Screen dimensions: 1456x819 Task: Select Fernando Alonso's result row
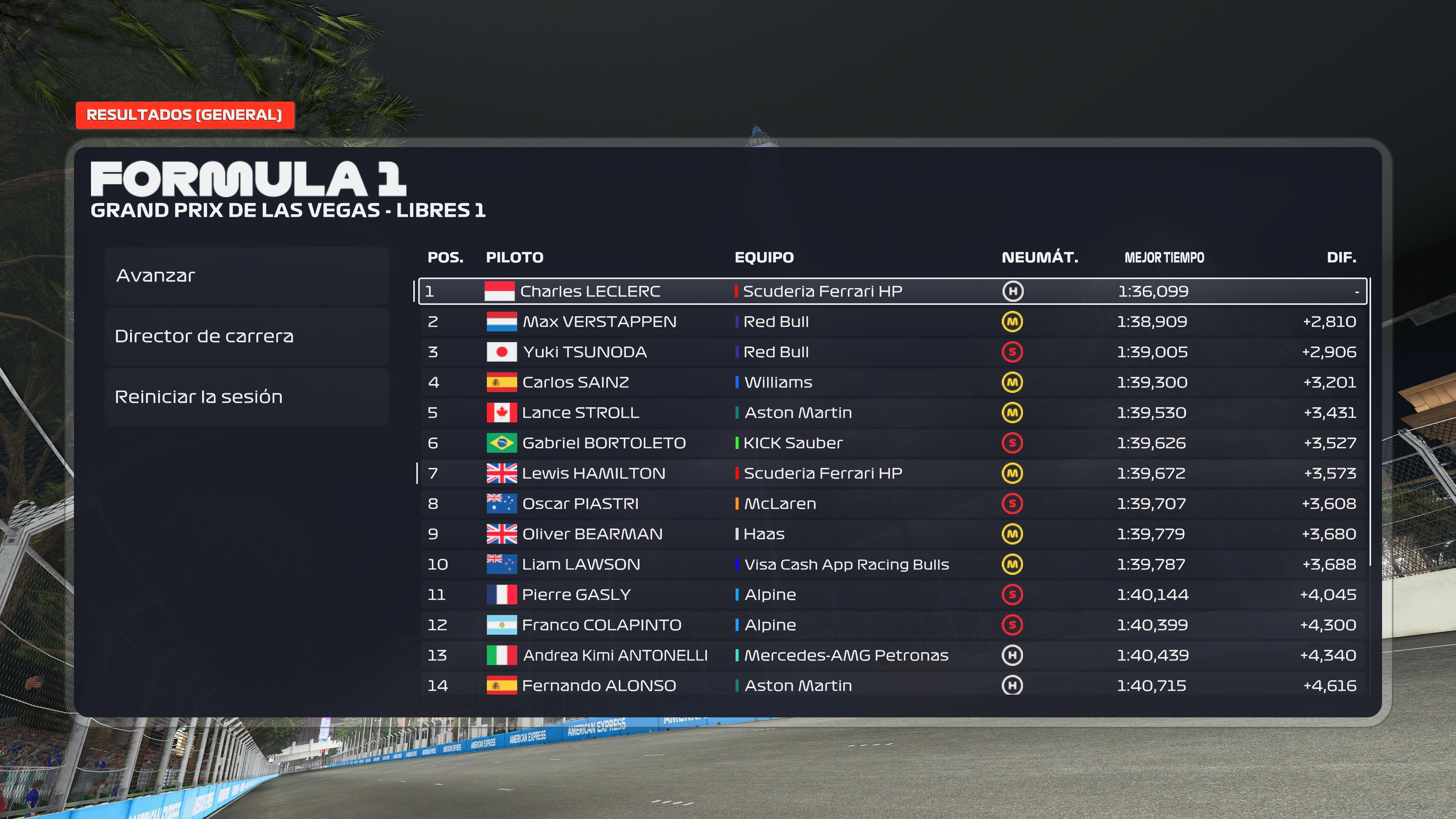(892, 686)
